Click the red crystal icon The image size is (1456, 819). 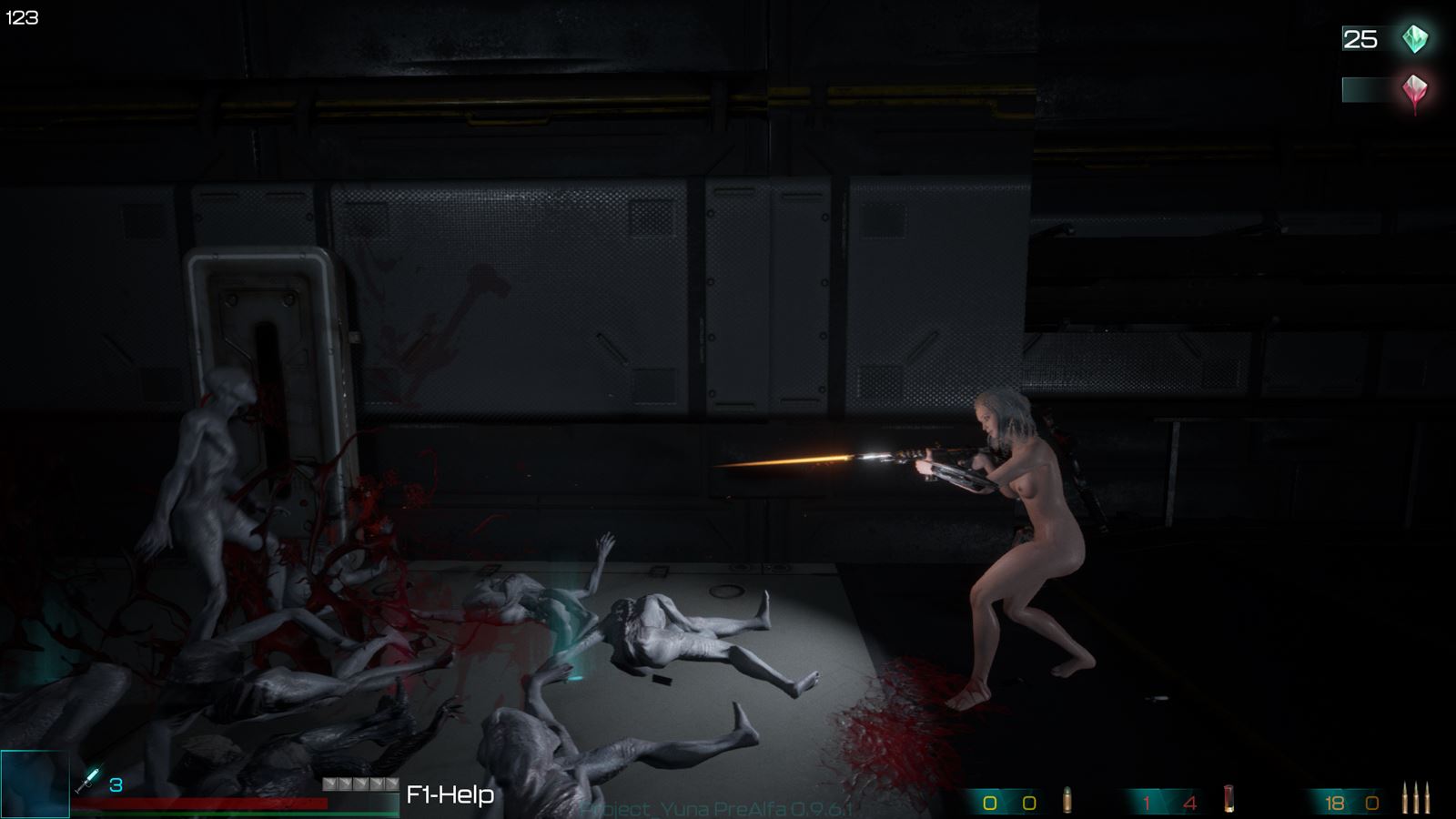(1414, 91)
